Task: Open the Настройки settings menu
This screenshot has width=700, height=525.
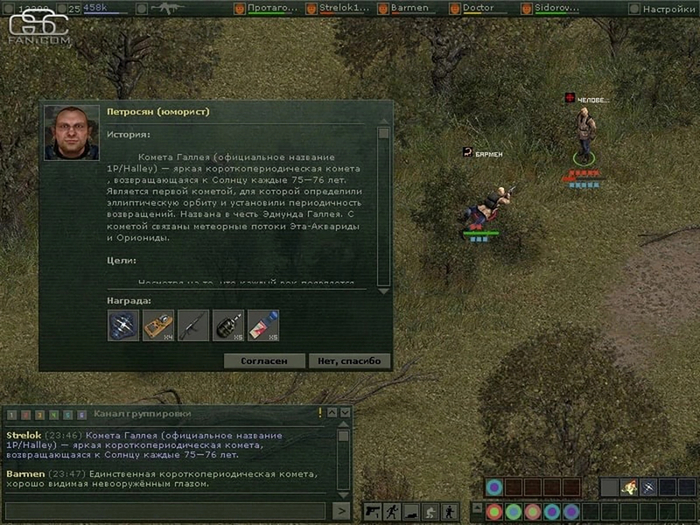Action: point(670,9)
